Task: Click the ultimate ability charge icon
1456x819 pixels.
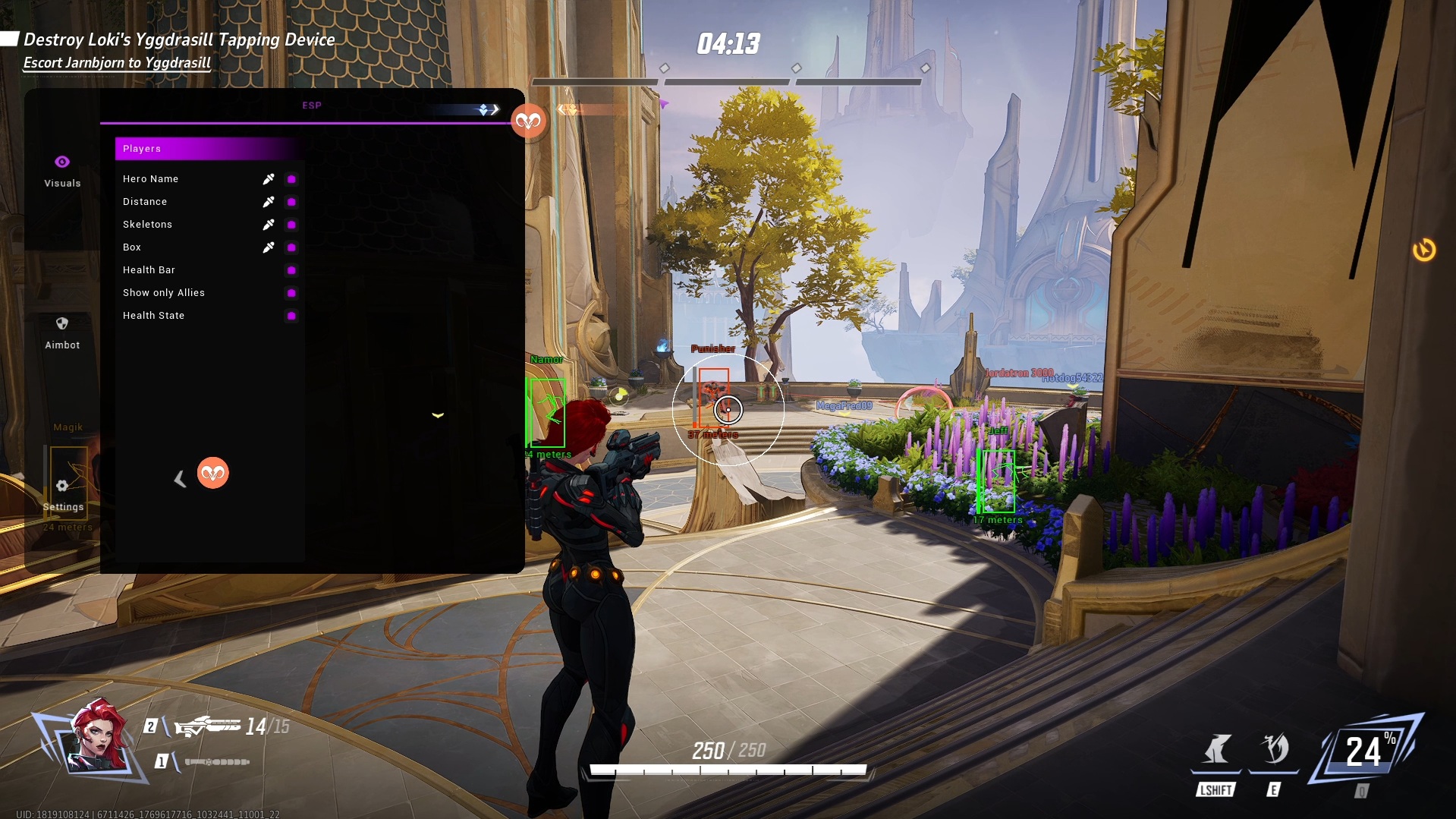Action: (x=1368, y=751)
